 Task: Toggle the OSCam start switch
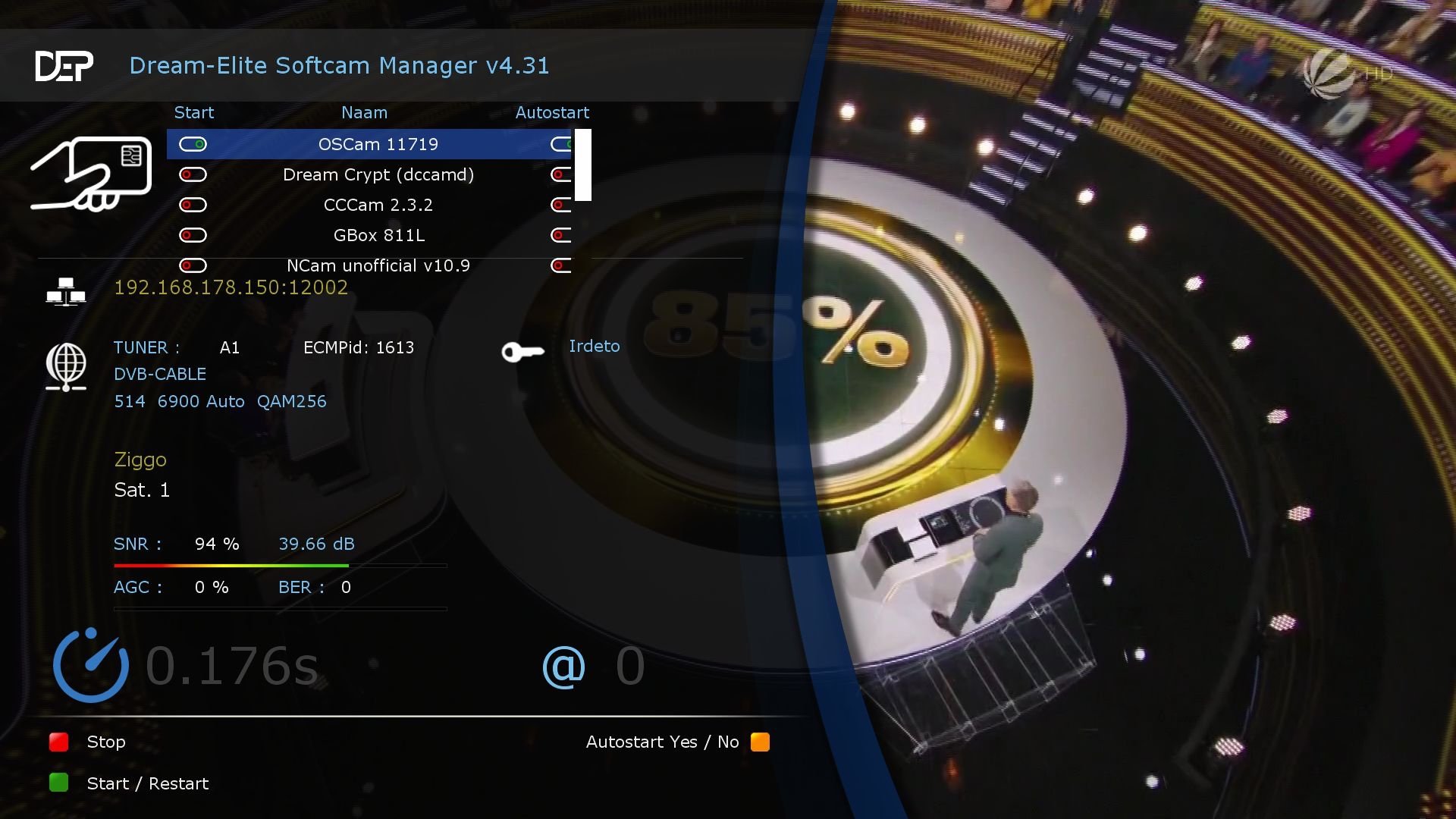pos(193,144)
